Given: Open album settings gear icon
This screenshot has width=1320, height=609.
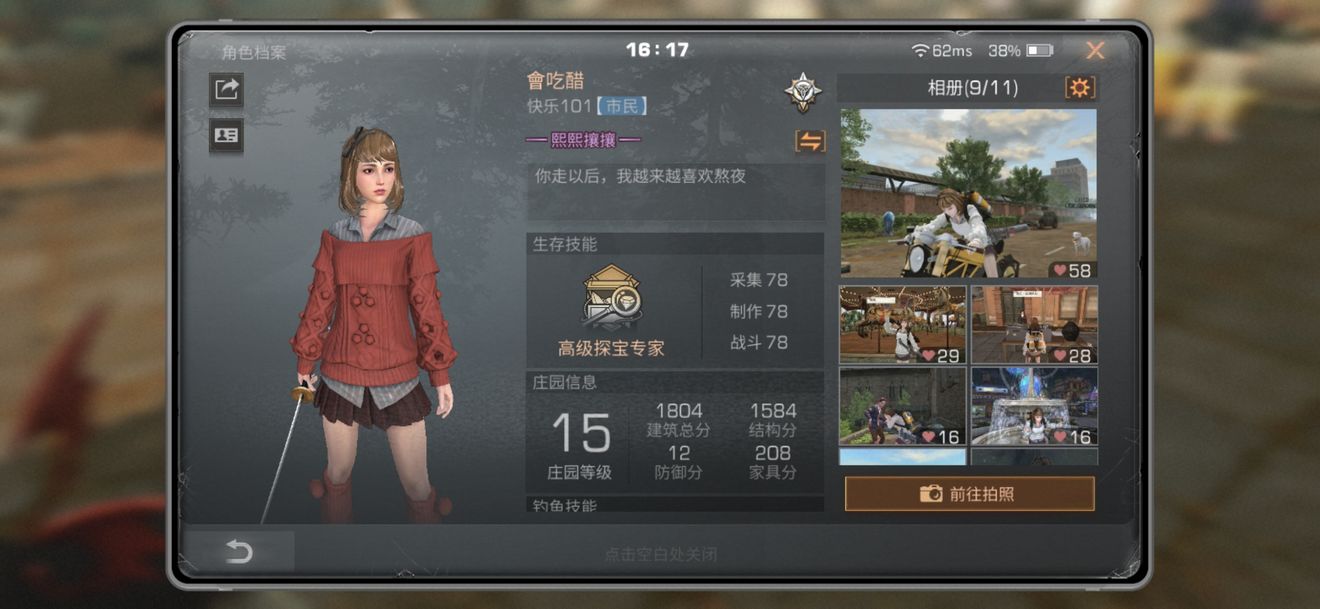Looking at the screenshot, I should (x=1079, y=88).
